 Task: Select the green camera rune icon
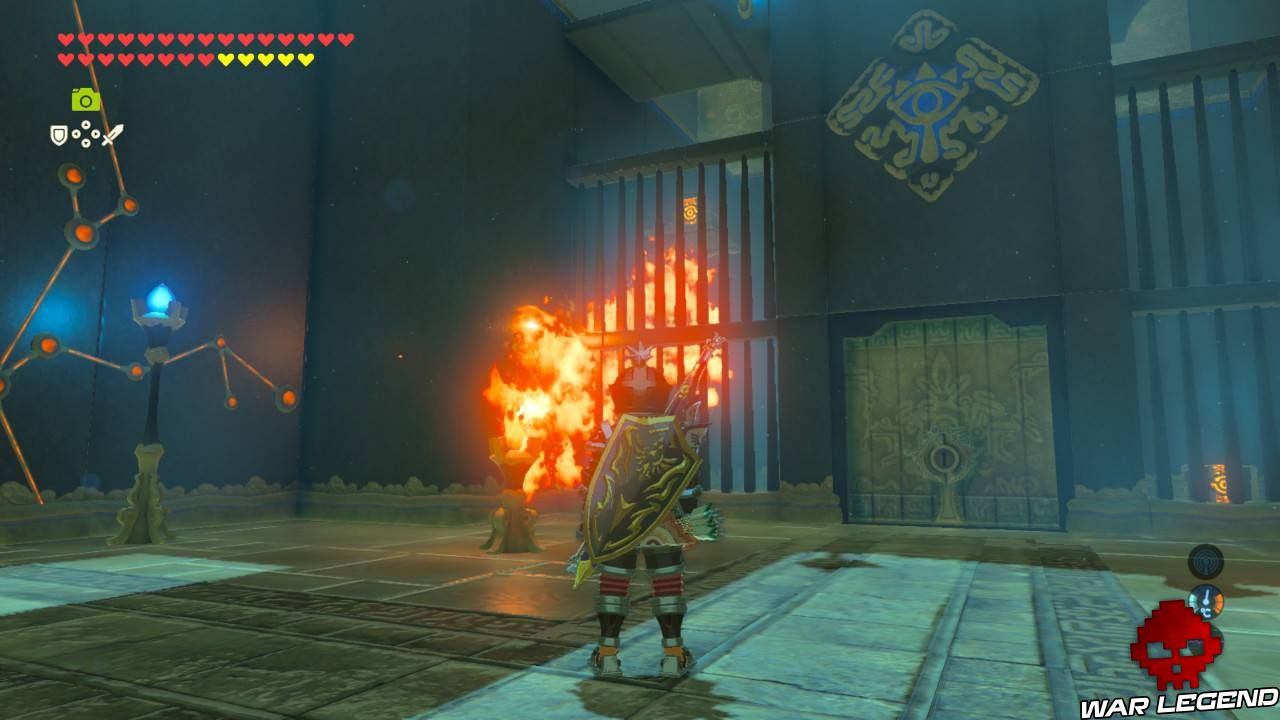pos(86,100)
